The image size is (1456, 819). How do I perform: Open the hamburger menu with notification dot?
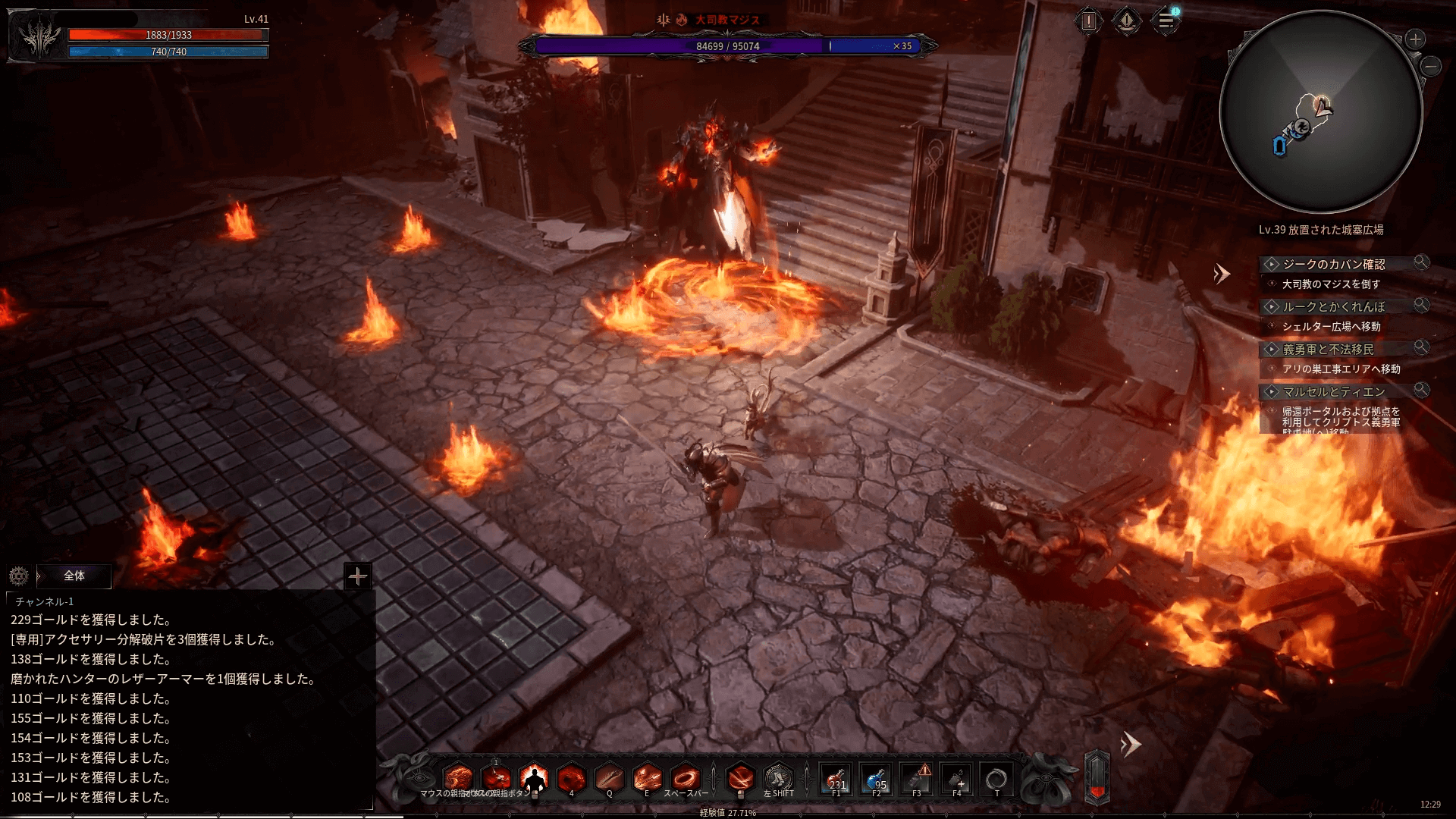1166,21
